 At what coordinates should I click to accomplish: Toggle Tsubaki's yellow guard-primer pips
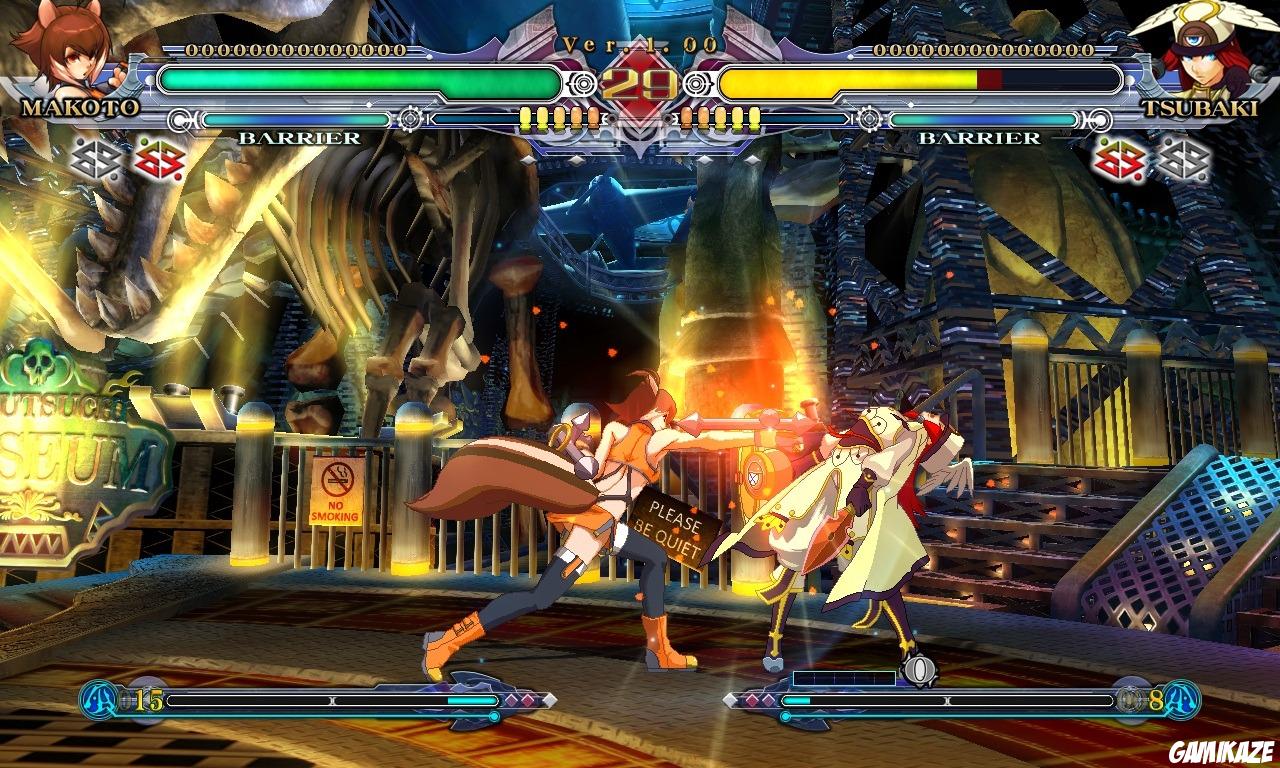720,118
